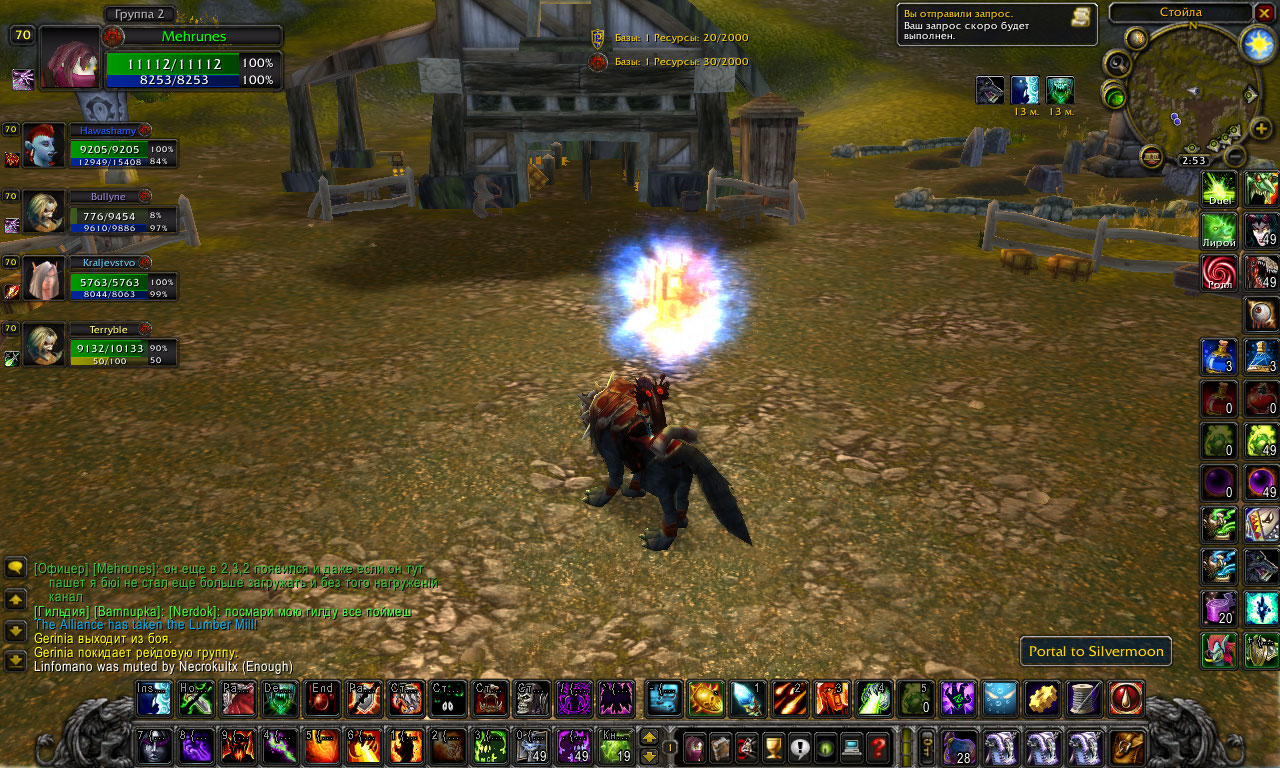The image size is (1280, 768).
Task: Zoom out the minimap with minus button
Action: tap(1235, 156)
